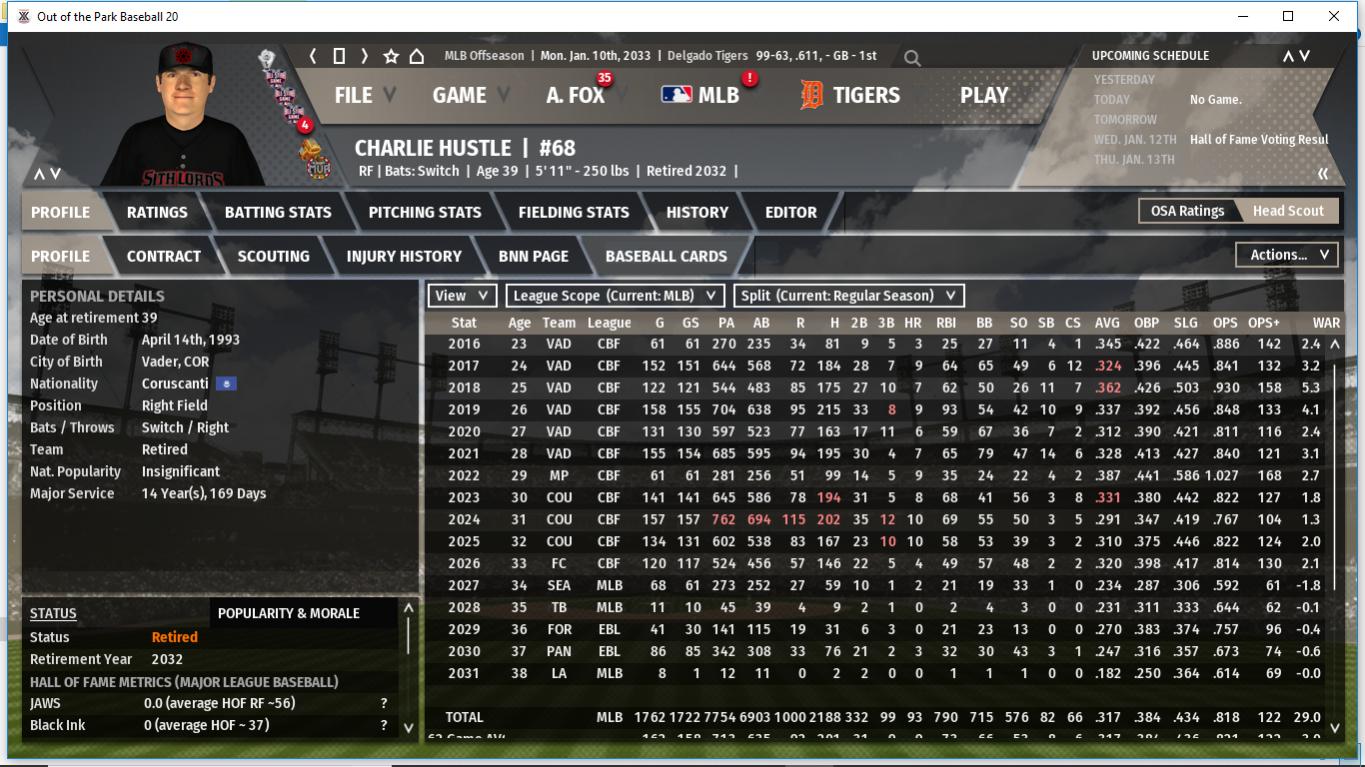Screen dimensions: 1365x767
Task: Close the game window
Action: [x=1334, y=16]
